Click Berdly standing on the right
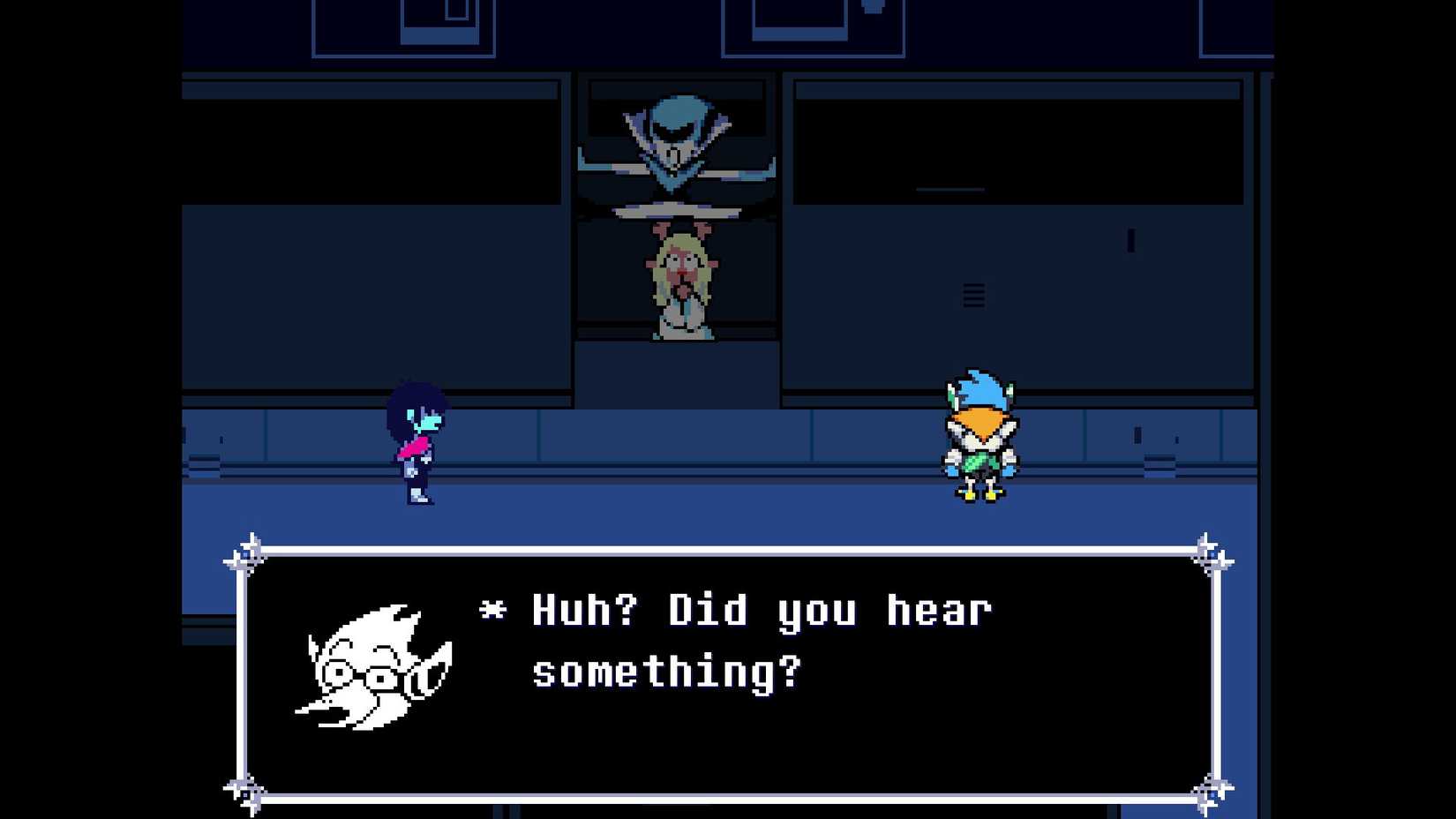 coord(979,432)
